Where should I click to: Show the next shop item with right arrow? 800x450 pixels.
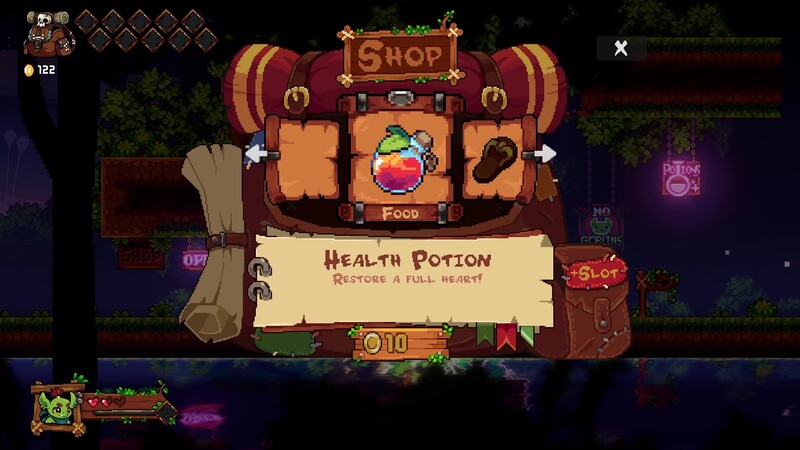(x=545, y=153)
